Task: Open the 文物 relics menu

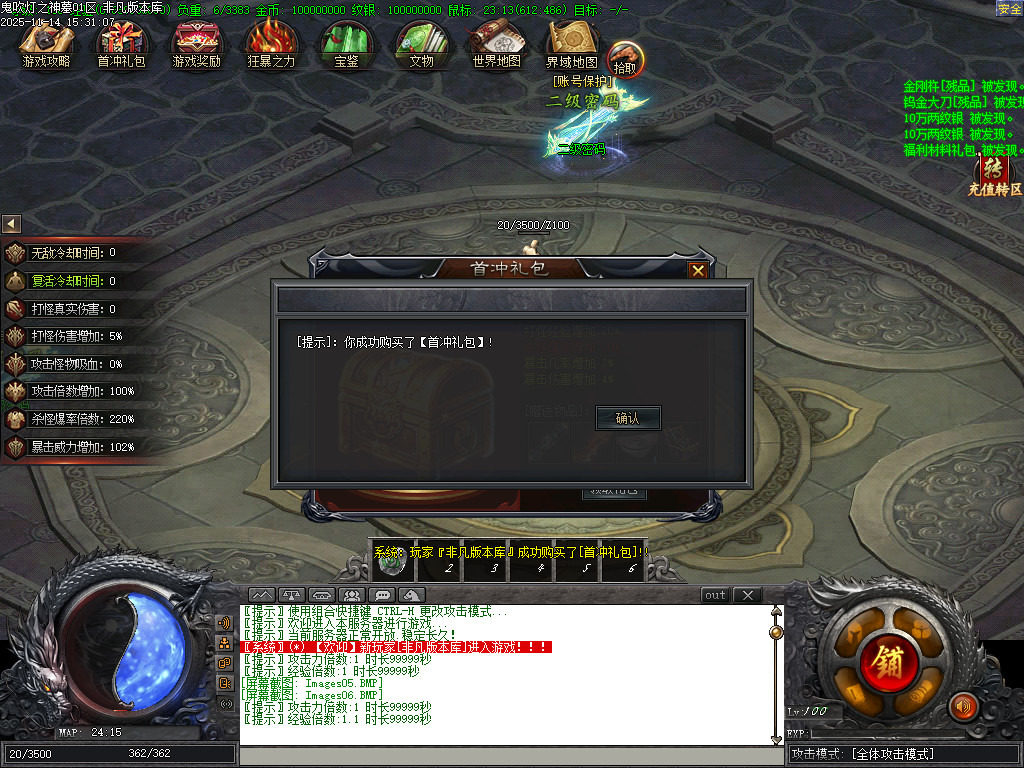Action: [421, 43]
